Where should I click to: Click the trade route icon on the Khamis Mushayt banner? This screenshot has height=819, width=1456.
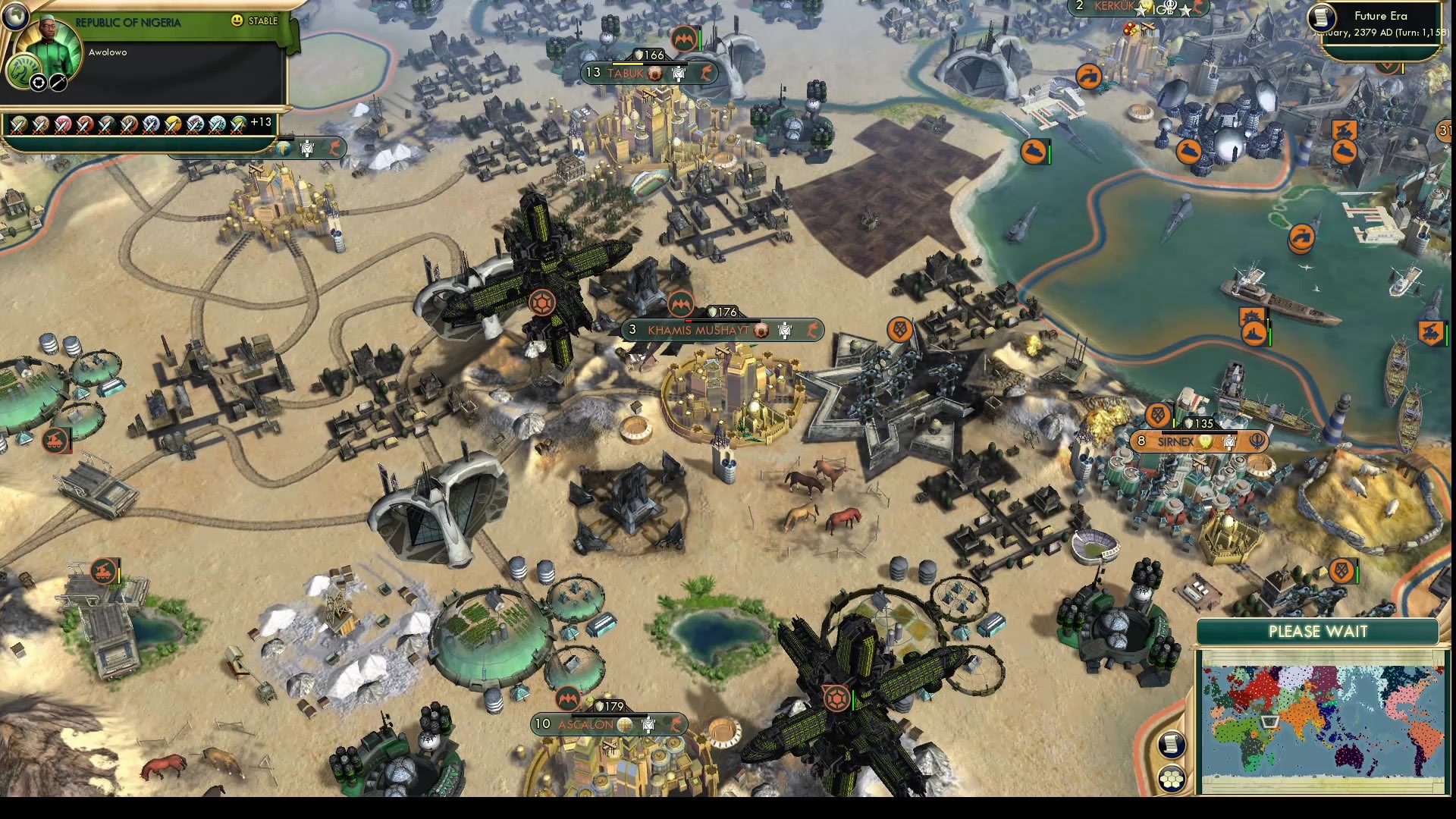(812, 331)
